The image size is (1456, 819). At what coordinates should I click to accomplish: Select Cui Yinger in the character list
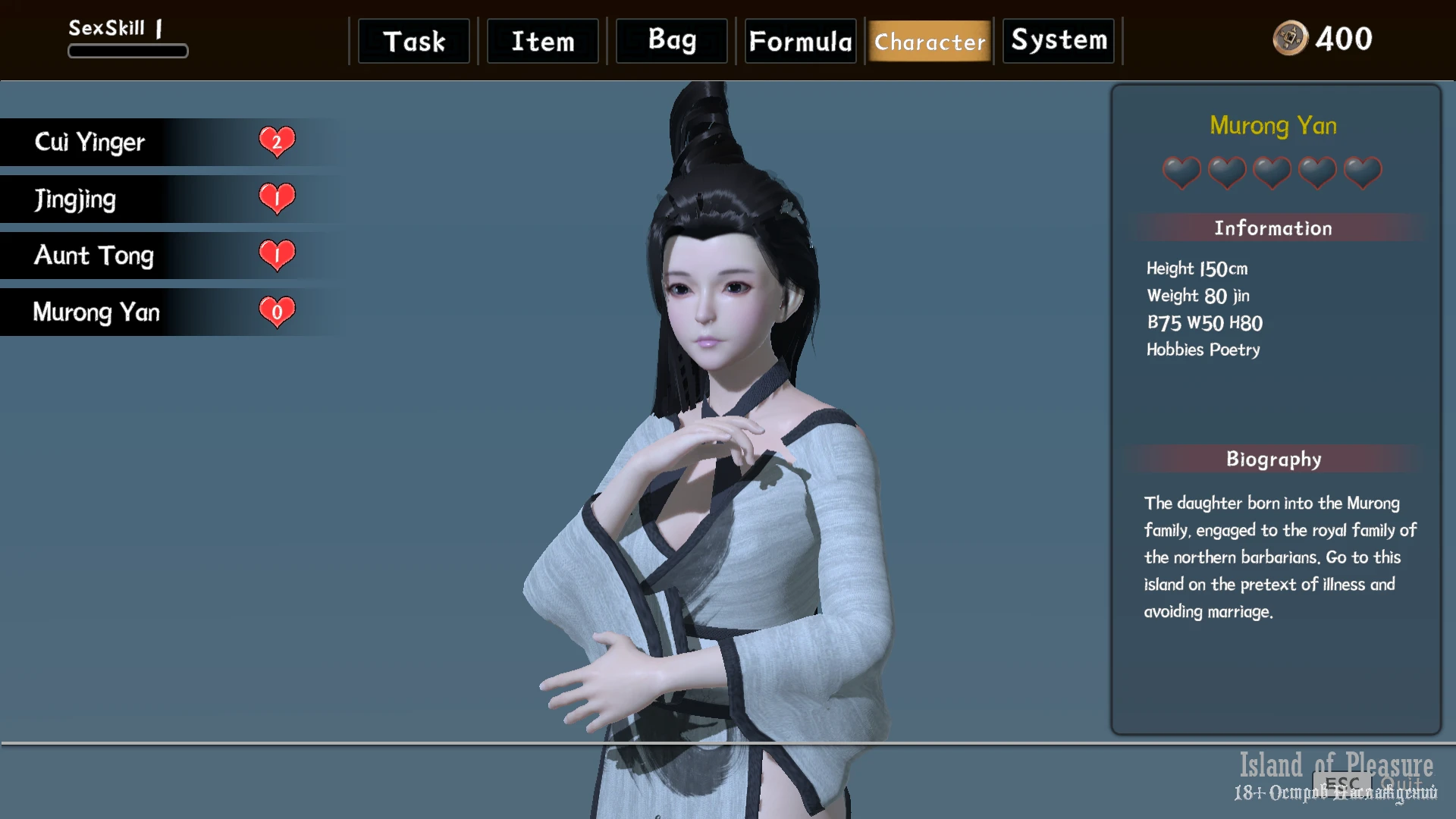(x=152, y=142)
